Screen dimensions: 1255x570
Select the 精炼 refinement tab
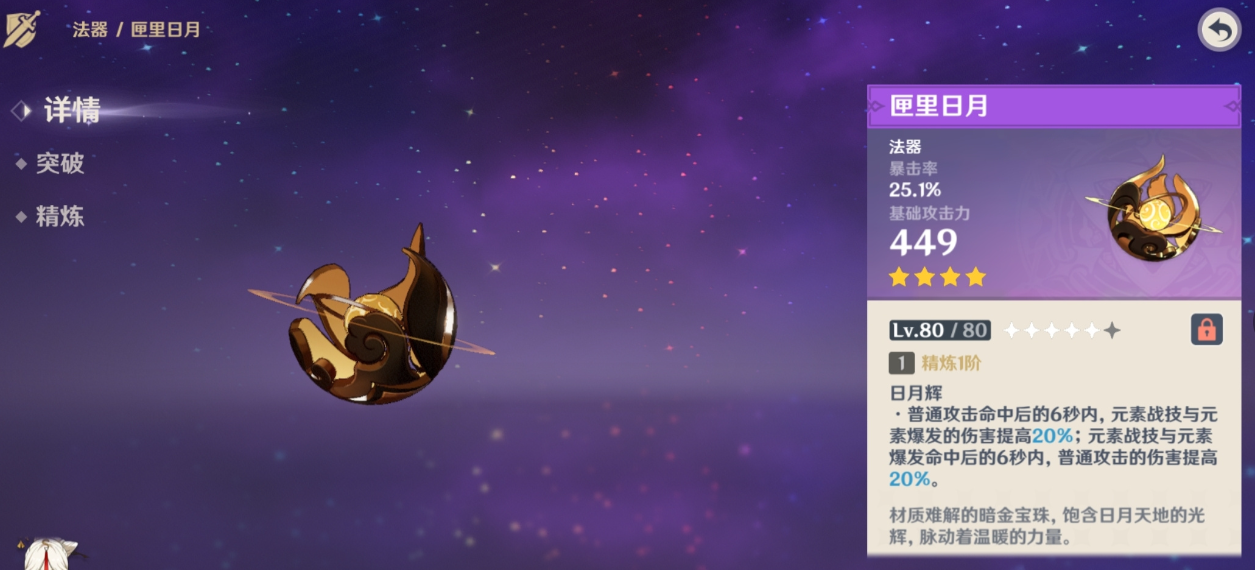60,216
